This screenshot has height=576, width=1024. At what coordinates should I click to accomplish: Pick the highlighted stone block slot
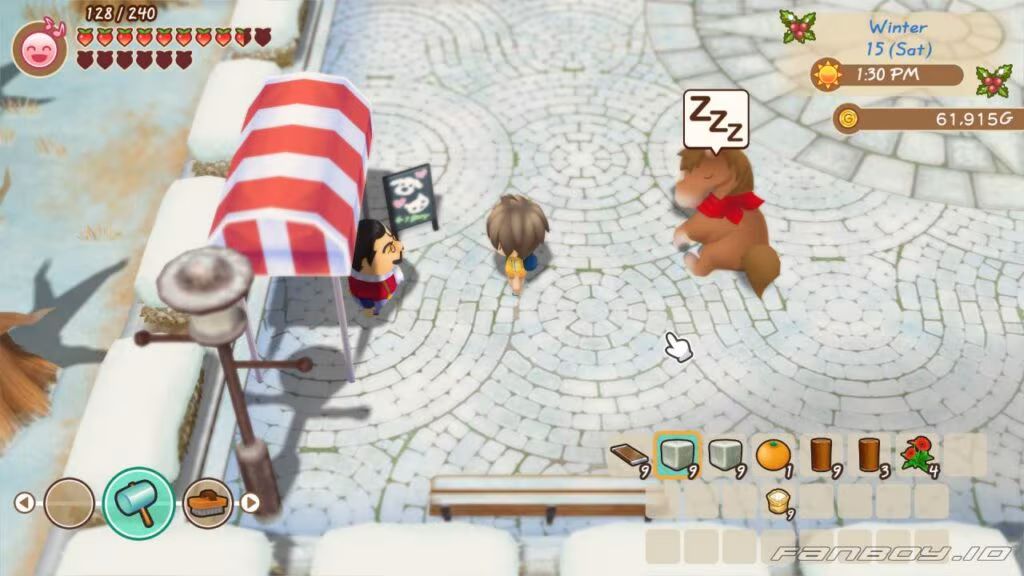click(x=675, y=455)
